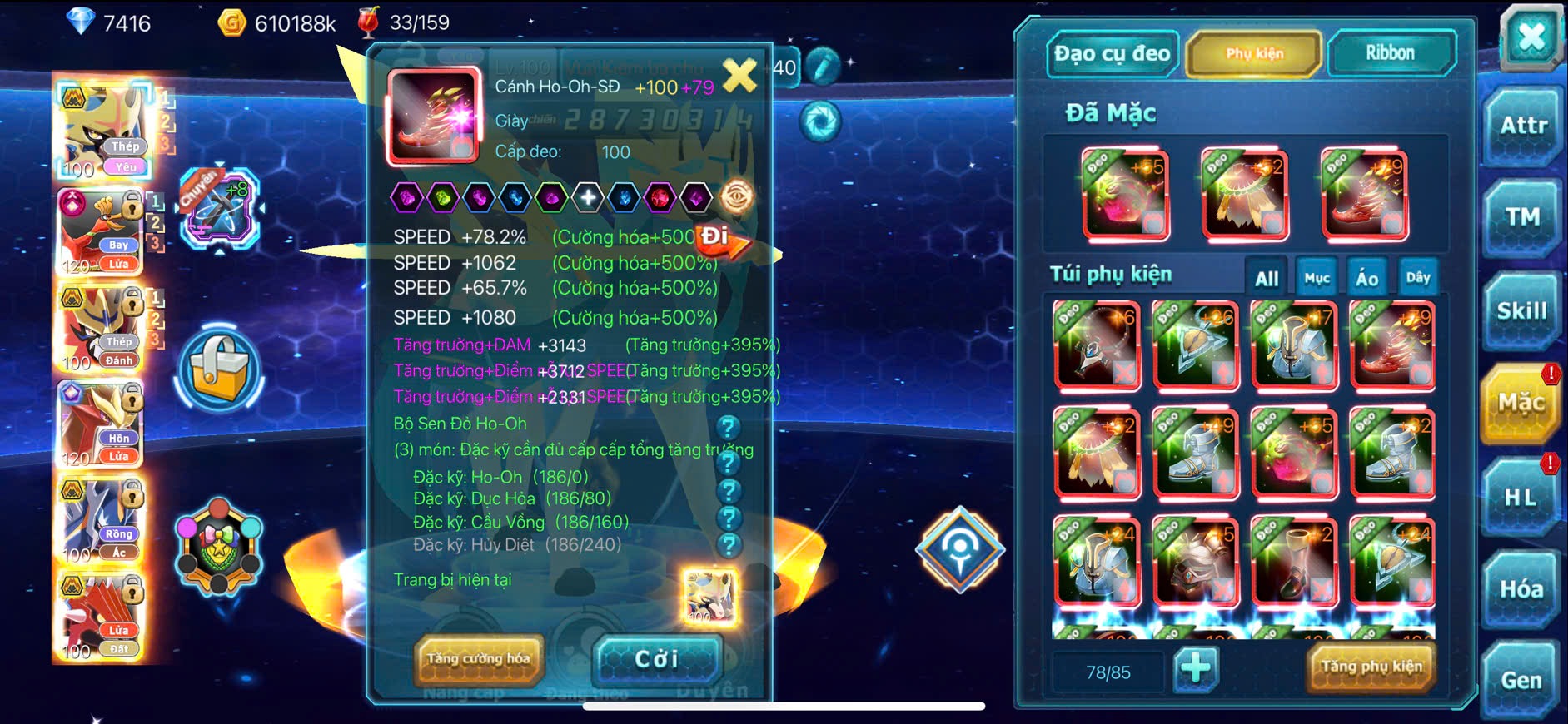Close the accessory panel with the X
This screenshot has width=1568, height=724.
1531,37
